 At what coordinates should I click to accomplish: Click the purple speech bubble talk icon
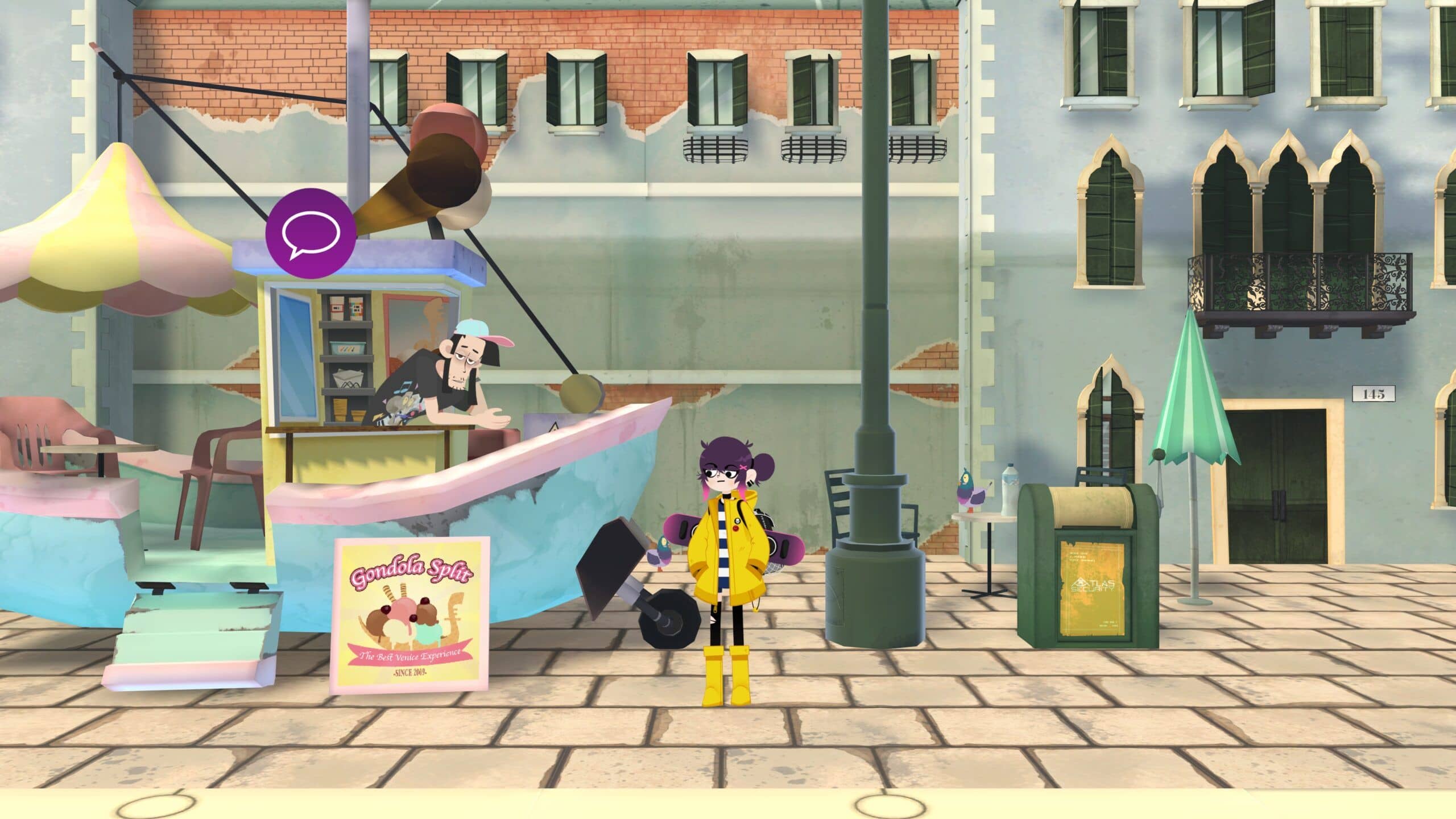311,233
